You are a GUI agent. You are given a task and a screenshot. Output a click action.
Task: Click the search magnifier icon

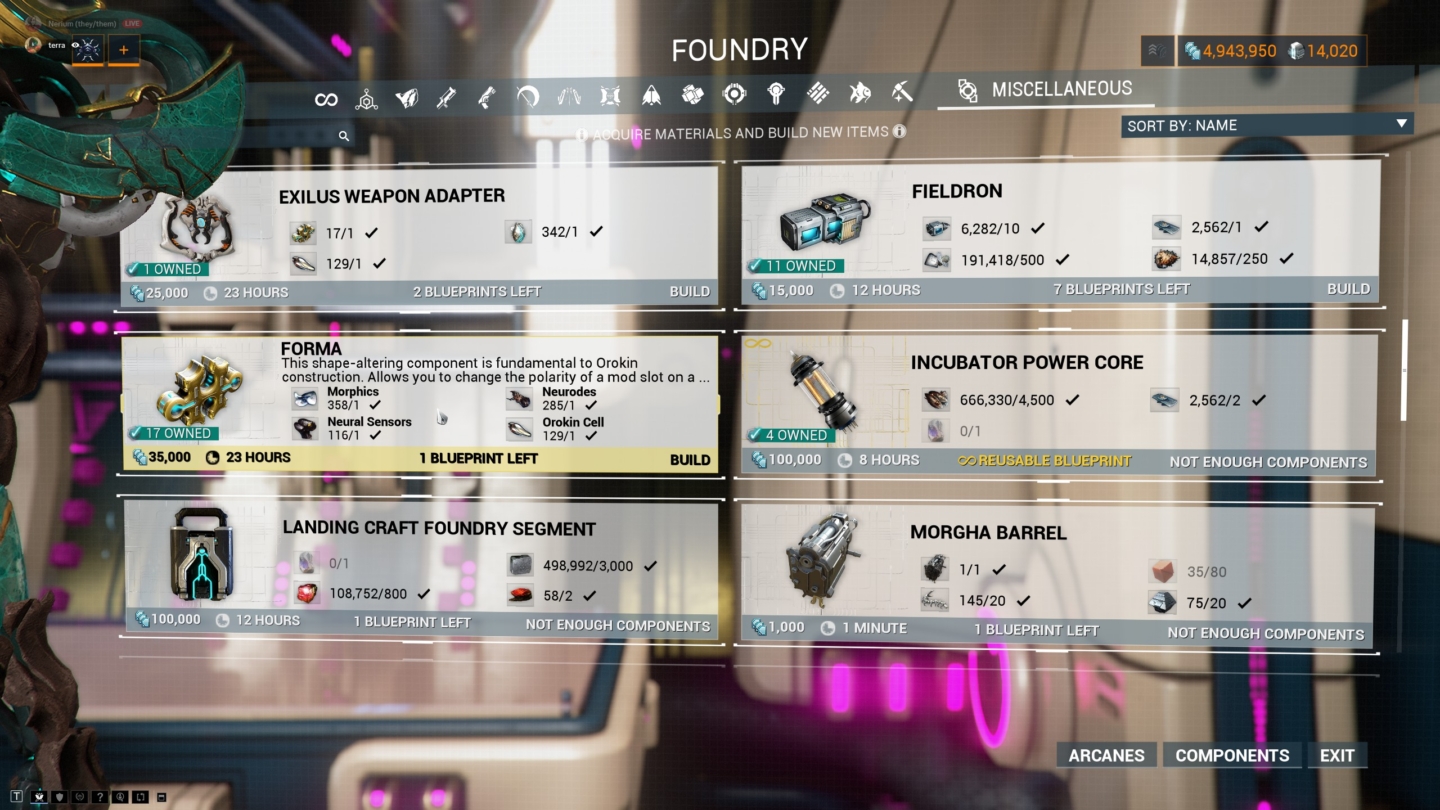pos(344,134)
